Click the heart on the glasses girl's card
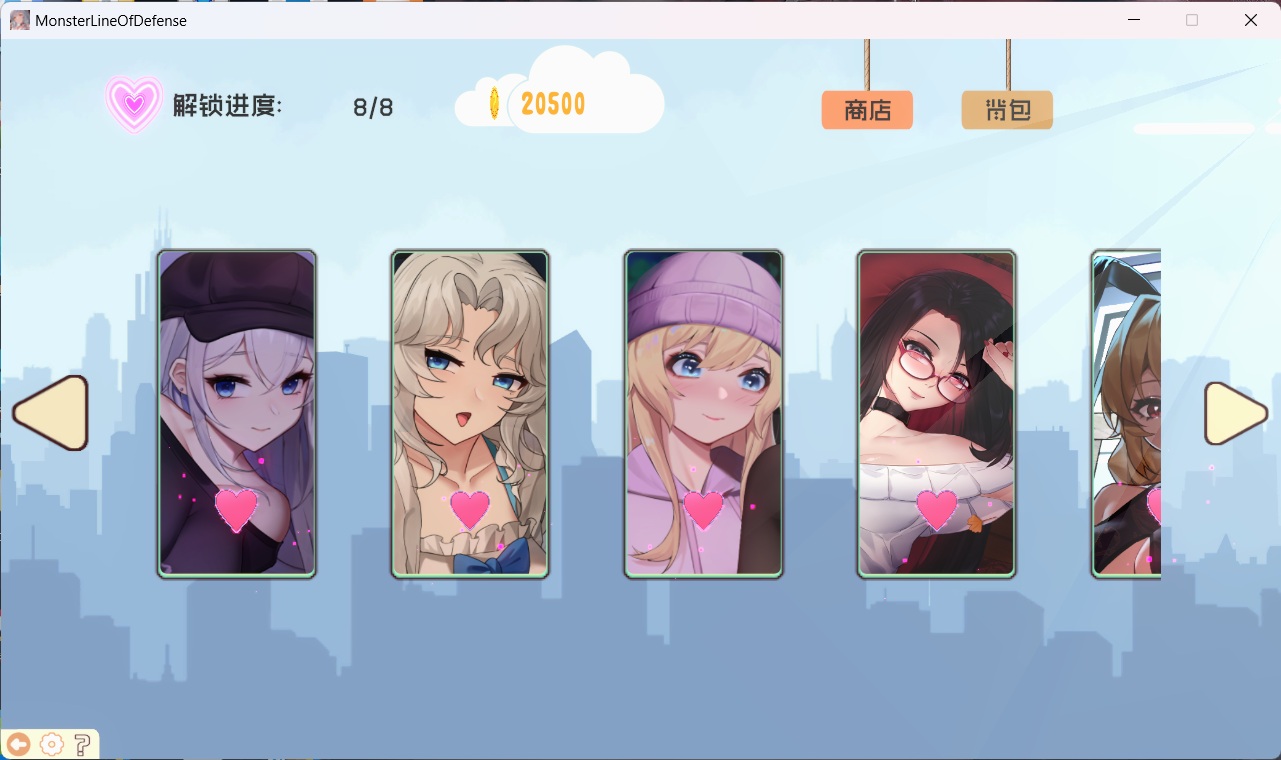The height and width of the screenshot is (760, 1281). click(x=936, y=507)
